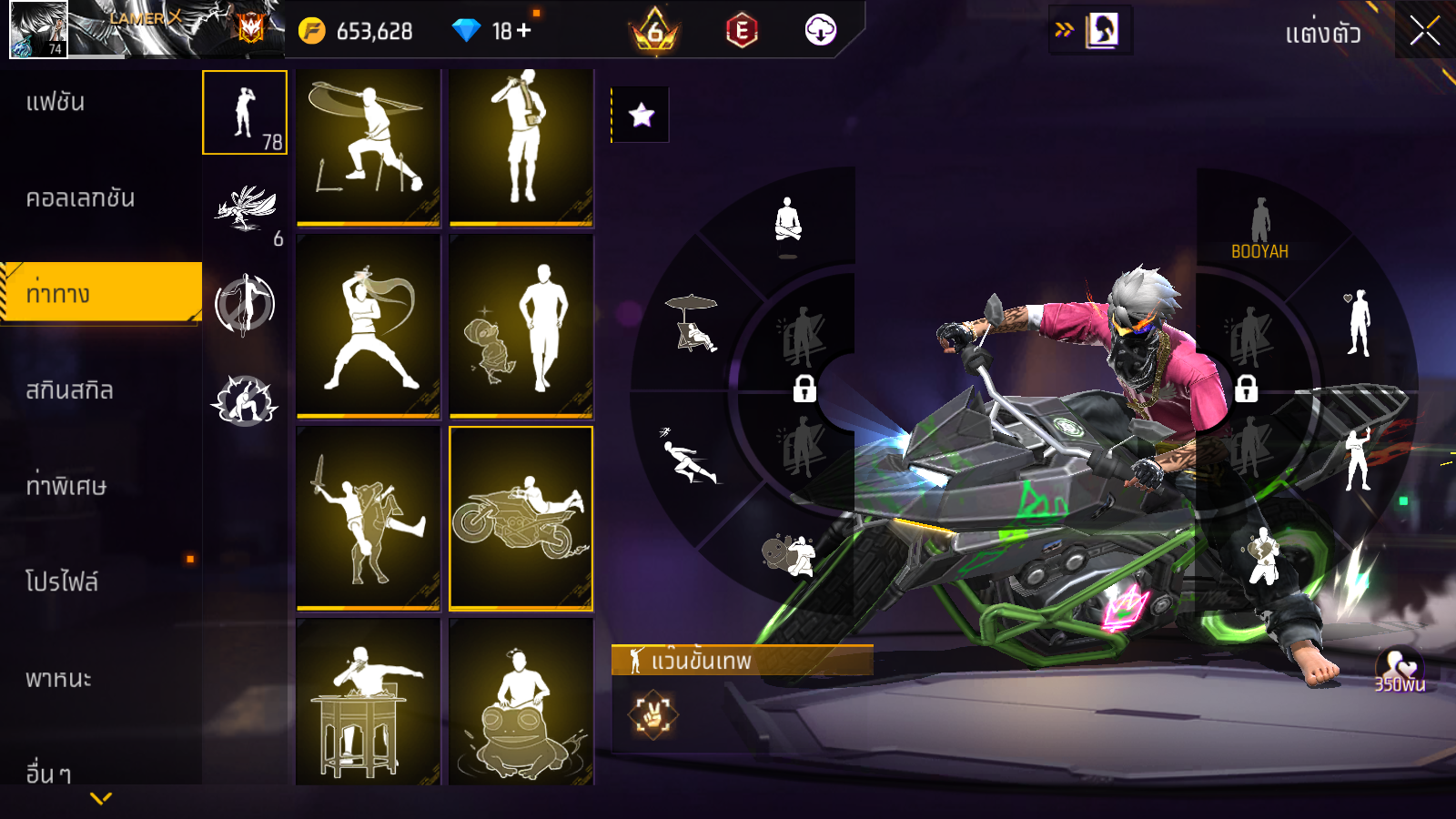Image resolution: width=1456 pixels, height=819 pixels.
Task: Pick the giant frog sitting emote
Action: tap(521, 705)
